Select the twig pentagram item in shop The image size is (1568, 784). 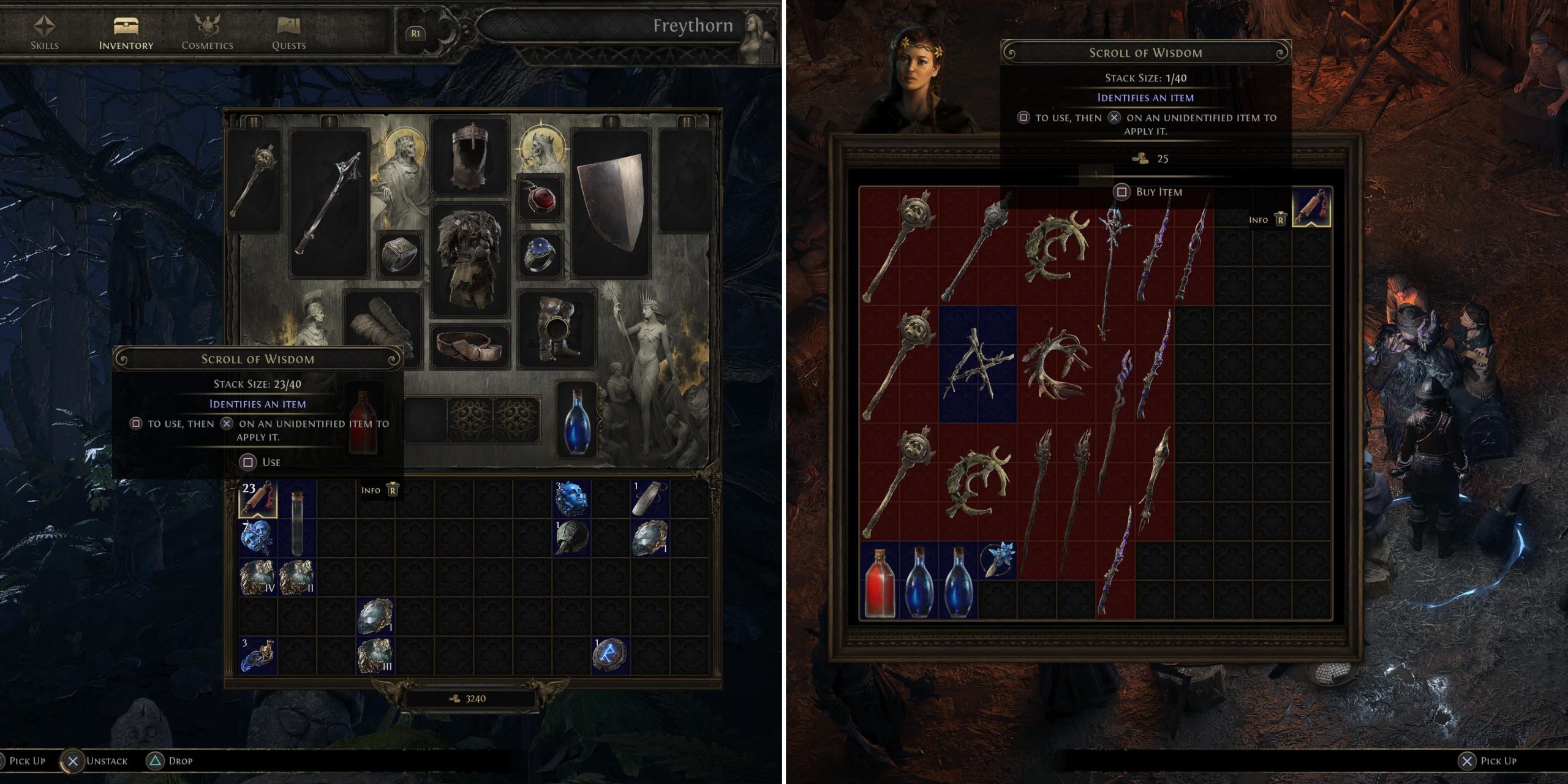pos(978,364)
